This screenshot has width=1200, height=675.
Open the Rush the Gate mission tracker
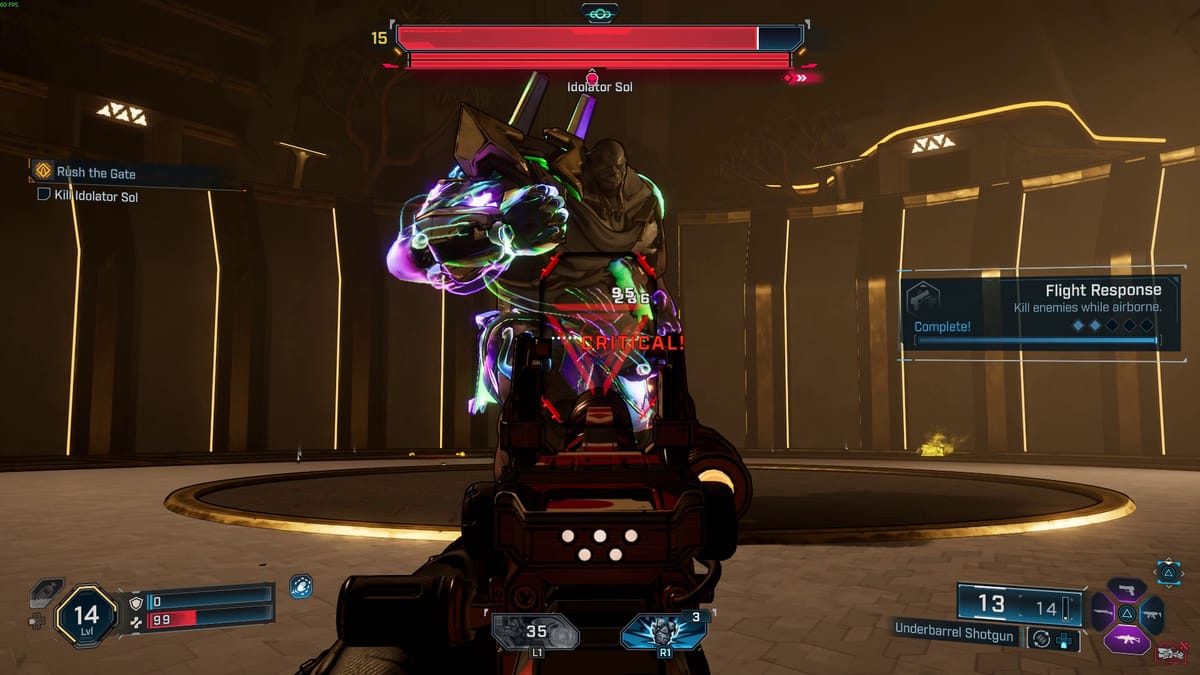[x=95, y=173]
